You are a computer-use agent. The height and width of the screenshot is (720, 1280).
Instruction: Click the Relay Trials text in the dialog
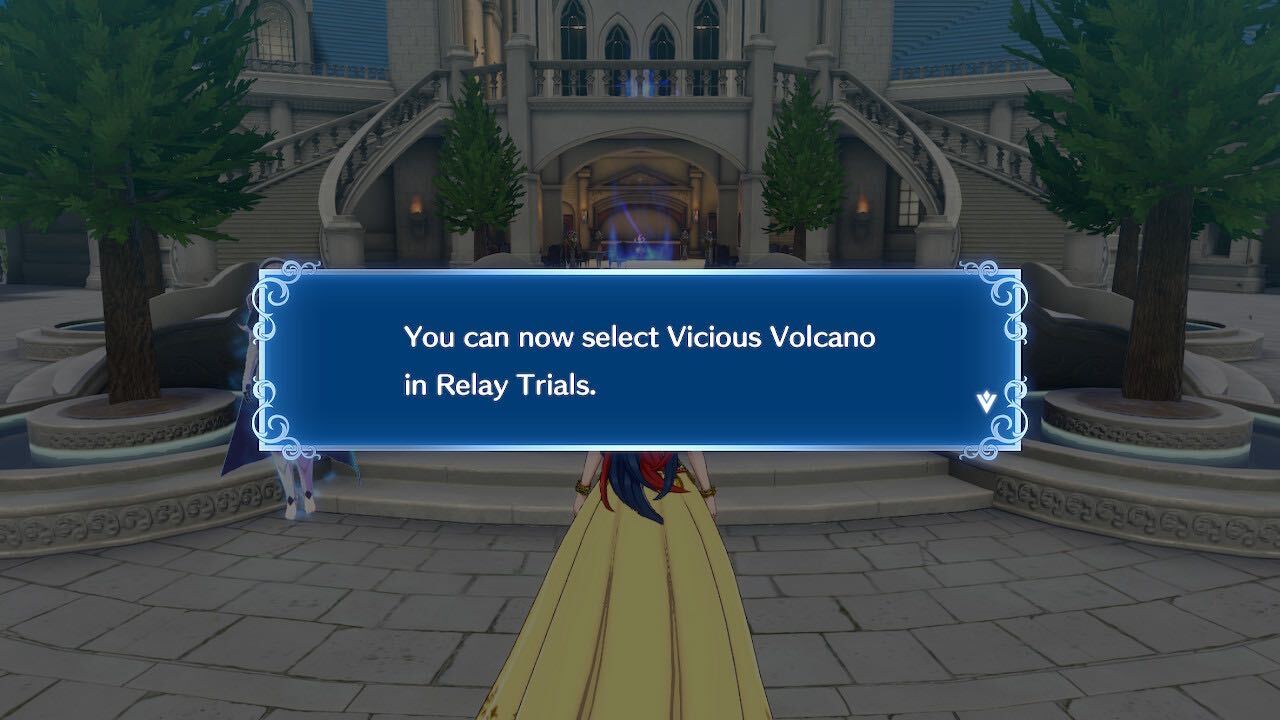pos(516,383)
